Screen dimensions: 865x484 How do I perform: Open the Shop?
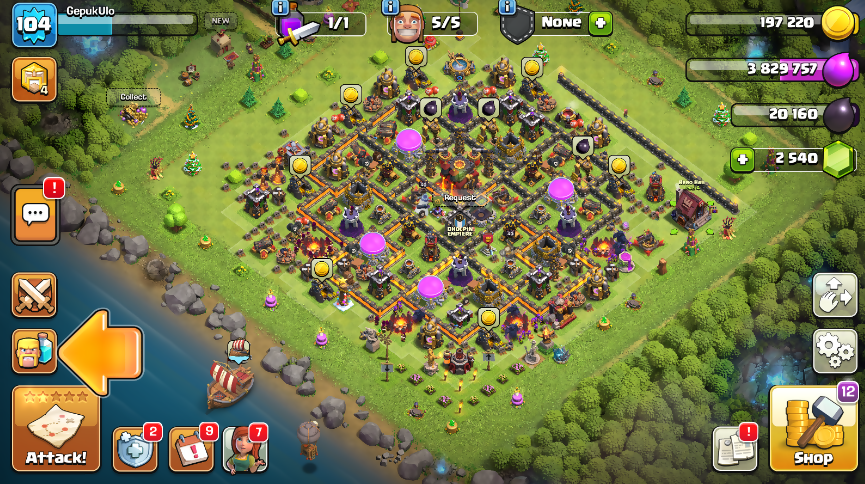click(x=813, y=430)
